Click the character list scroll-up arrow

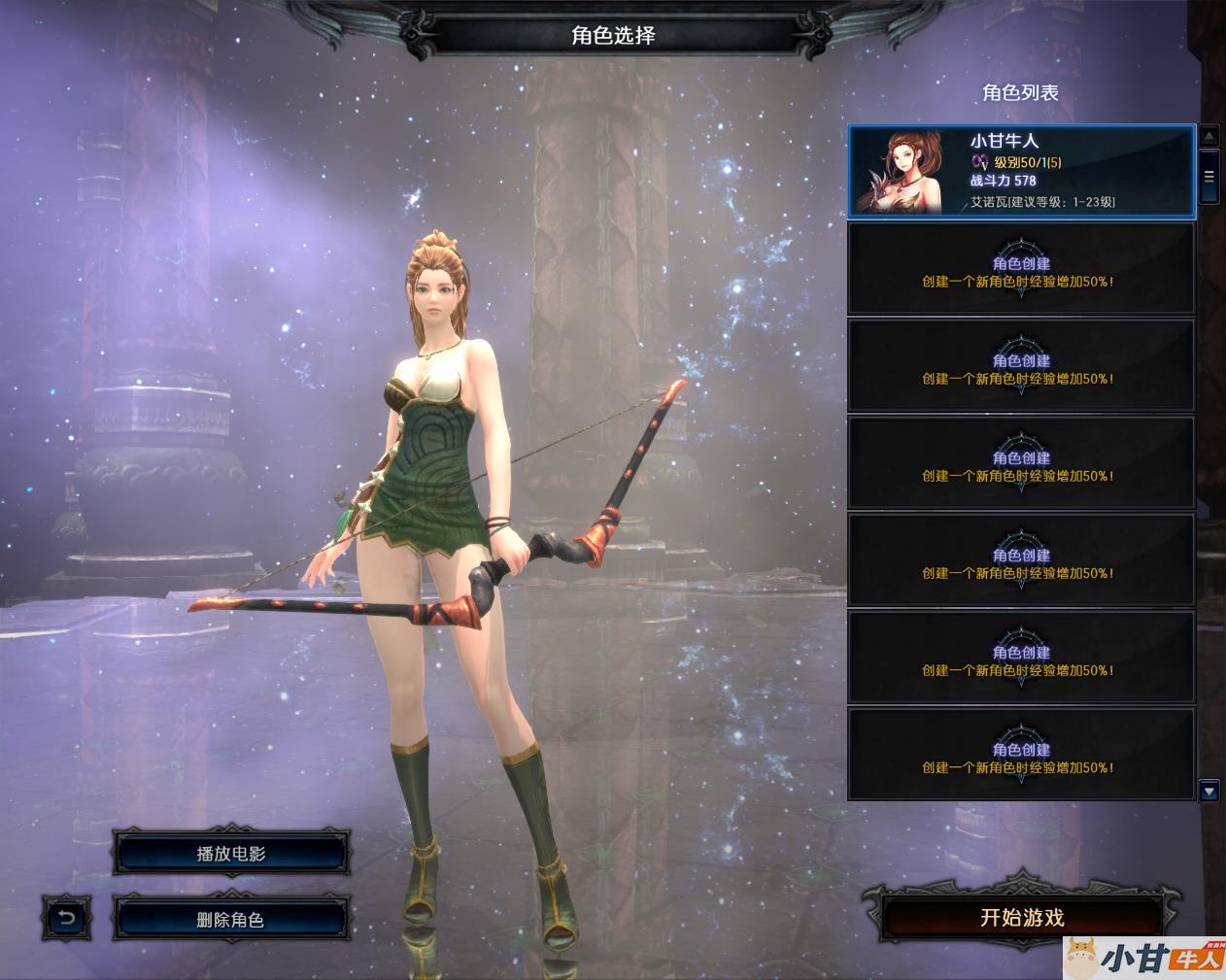click(x=1209, y=136)
